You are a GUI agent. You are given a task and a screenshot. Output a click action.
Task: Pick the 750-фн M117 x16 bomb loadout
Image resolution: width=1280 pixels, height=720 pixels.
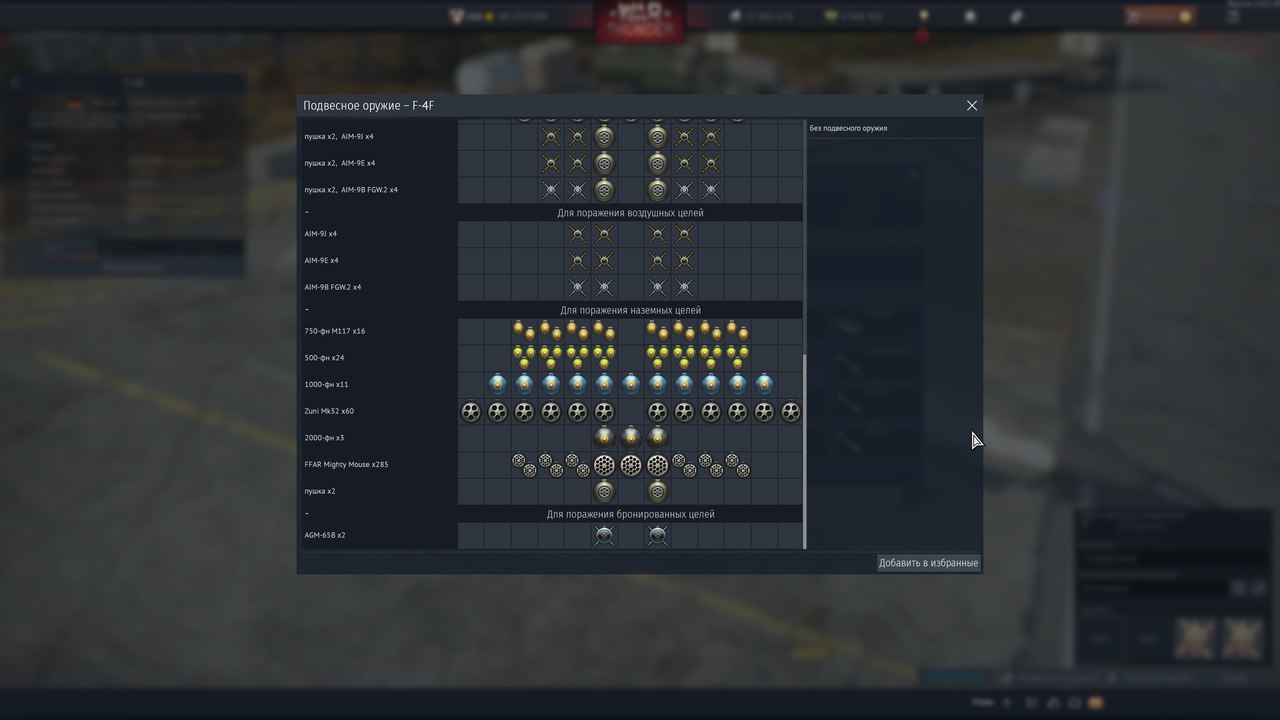[x=335, y=332]
